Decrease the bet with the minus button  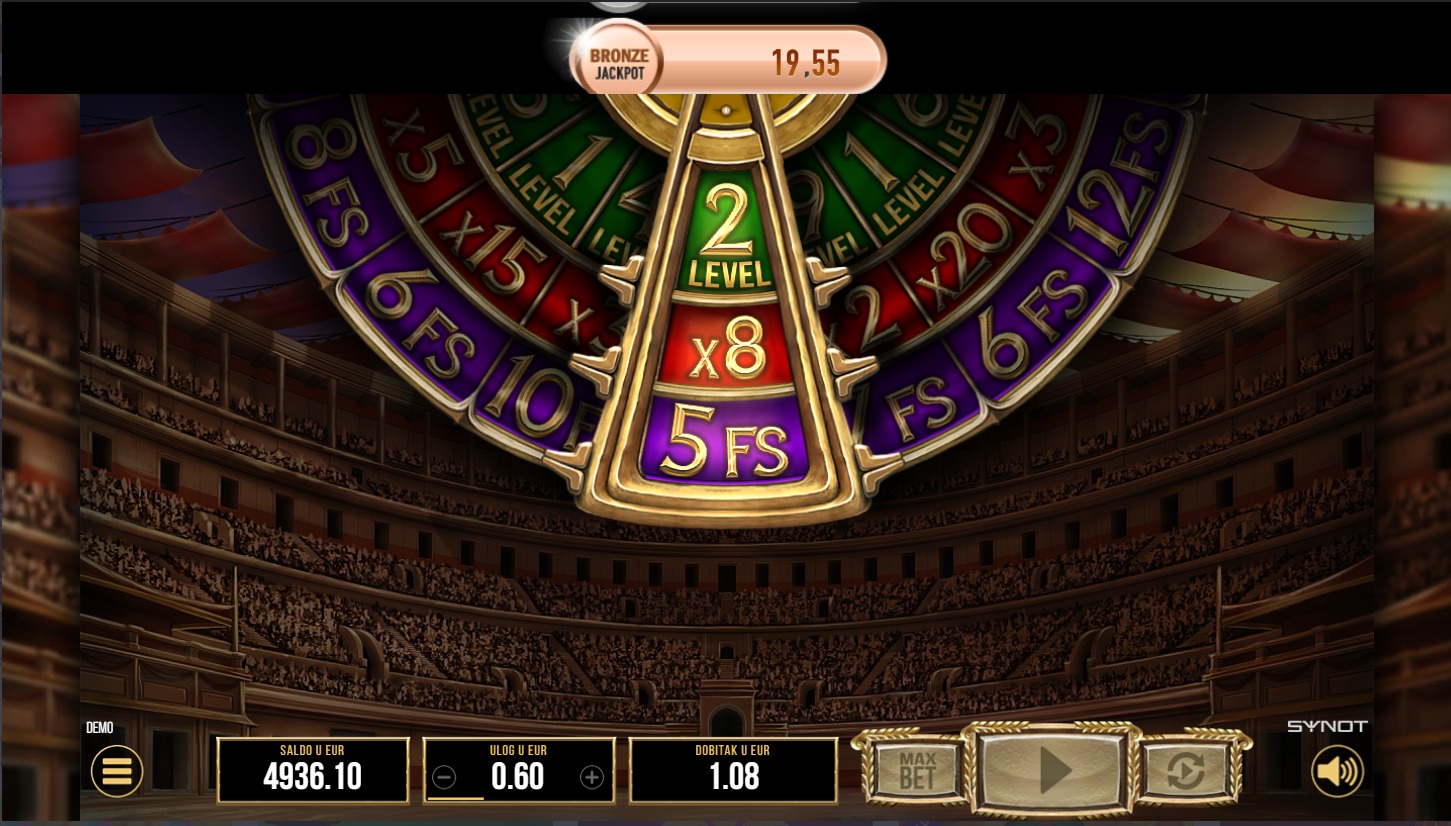coord(445,777)
